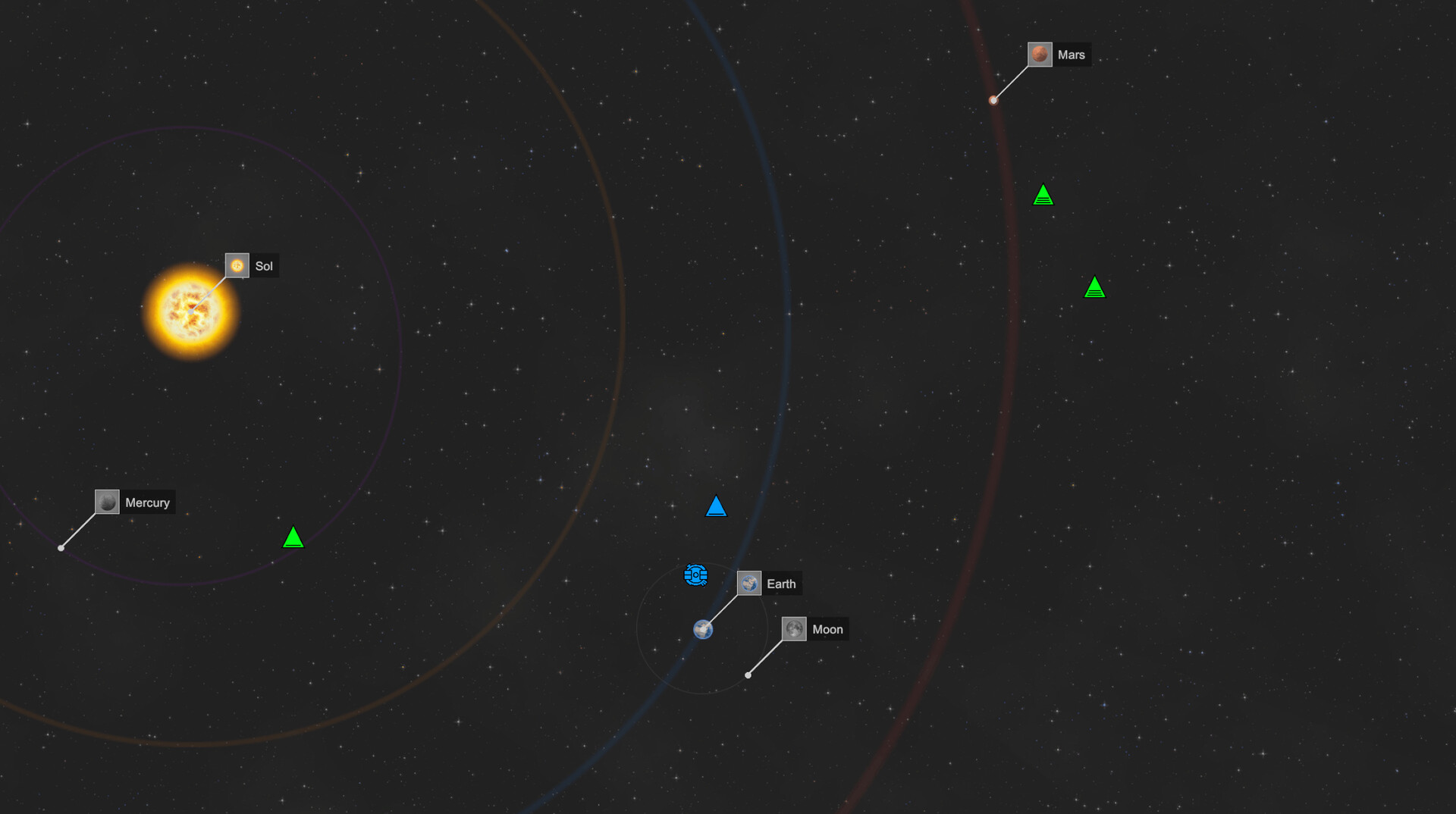Image resolution: width=1456 pixels, height=814 pixels.
Task: Click the green fleet triangle near Mercury's orbit
Action: [x=293, y=539]
